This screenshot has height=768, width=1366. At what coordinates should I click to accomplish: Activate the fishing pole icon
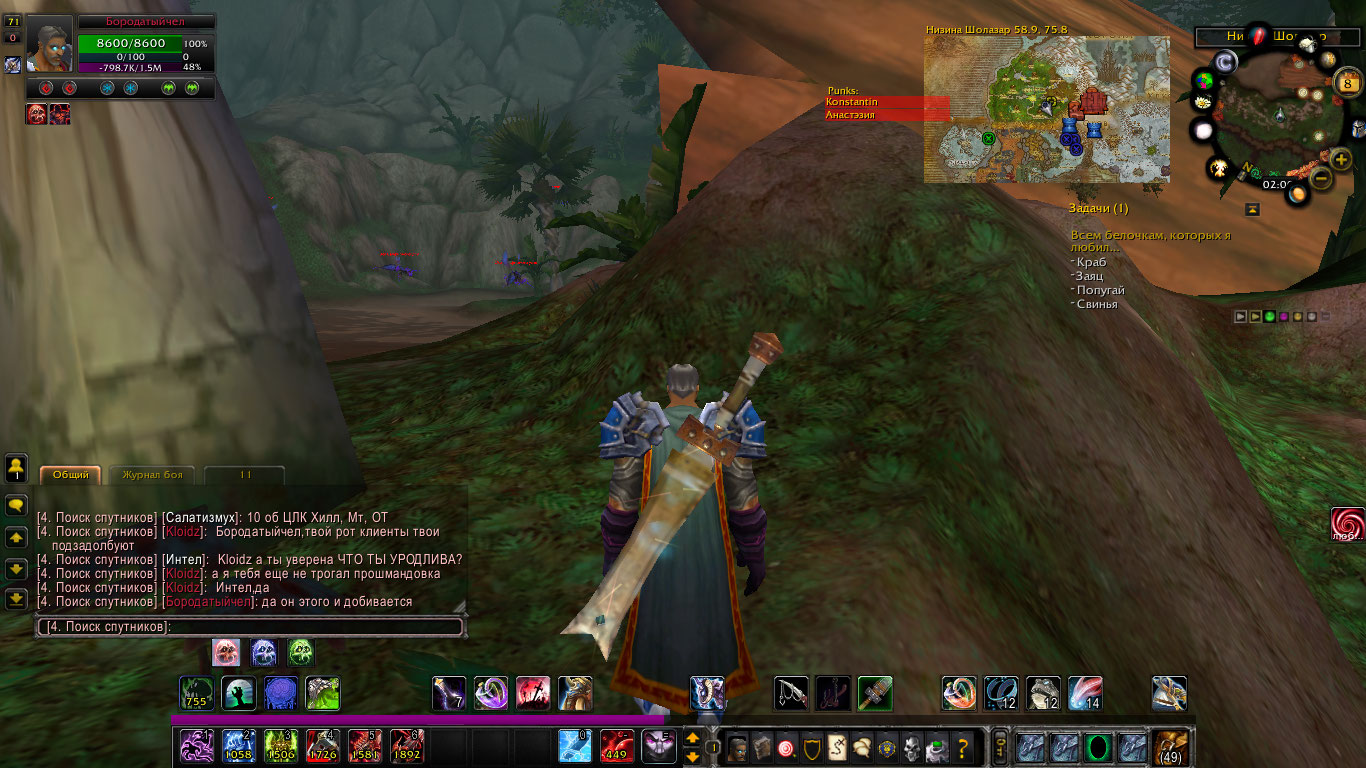tap(791, 693)
